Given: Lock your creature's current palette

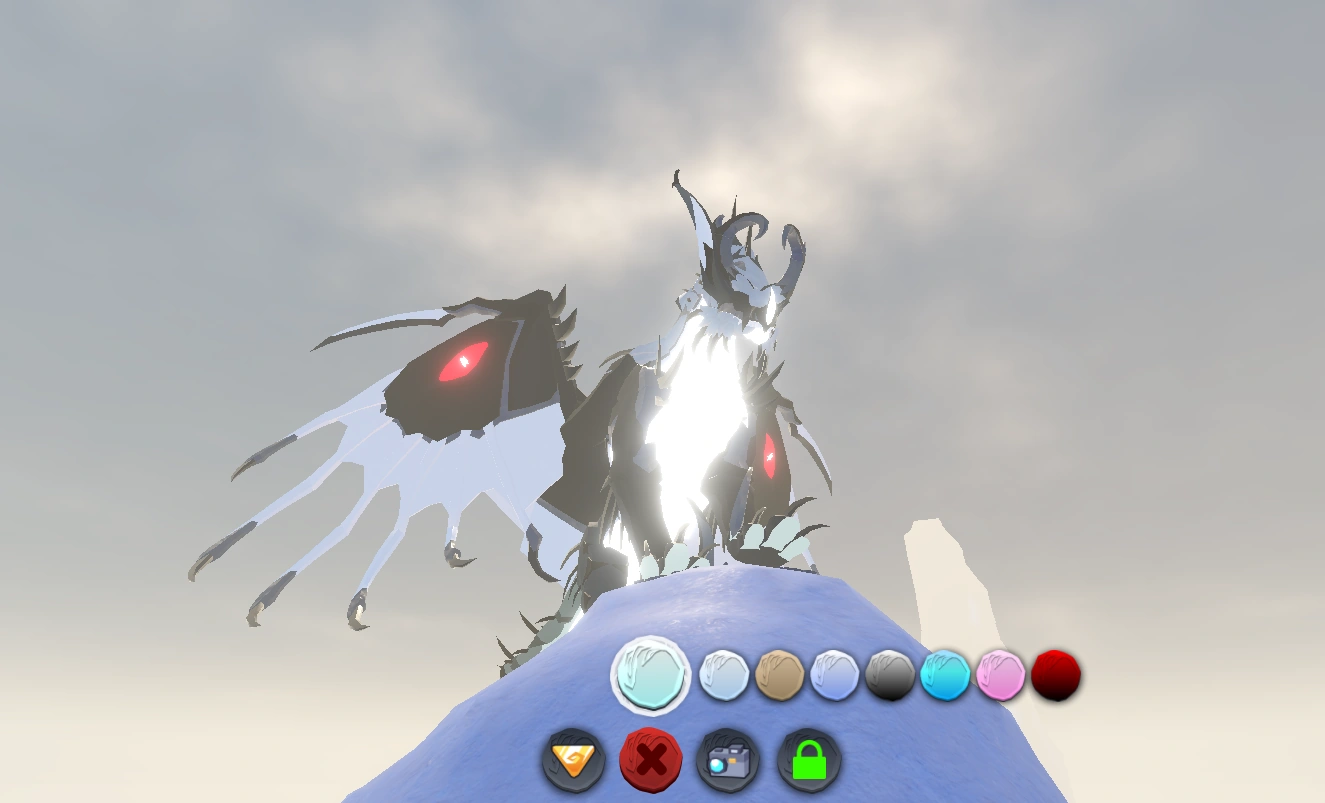Looking at the screenshot, I should click(x=810, y=760).
